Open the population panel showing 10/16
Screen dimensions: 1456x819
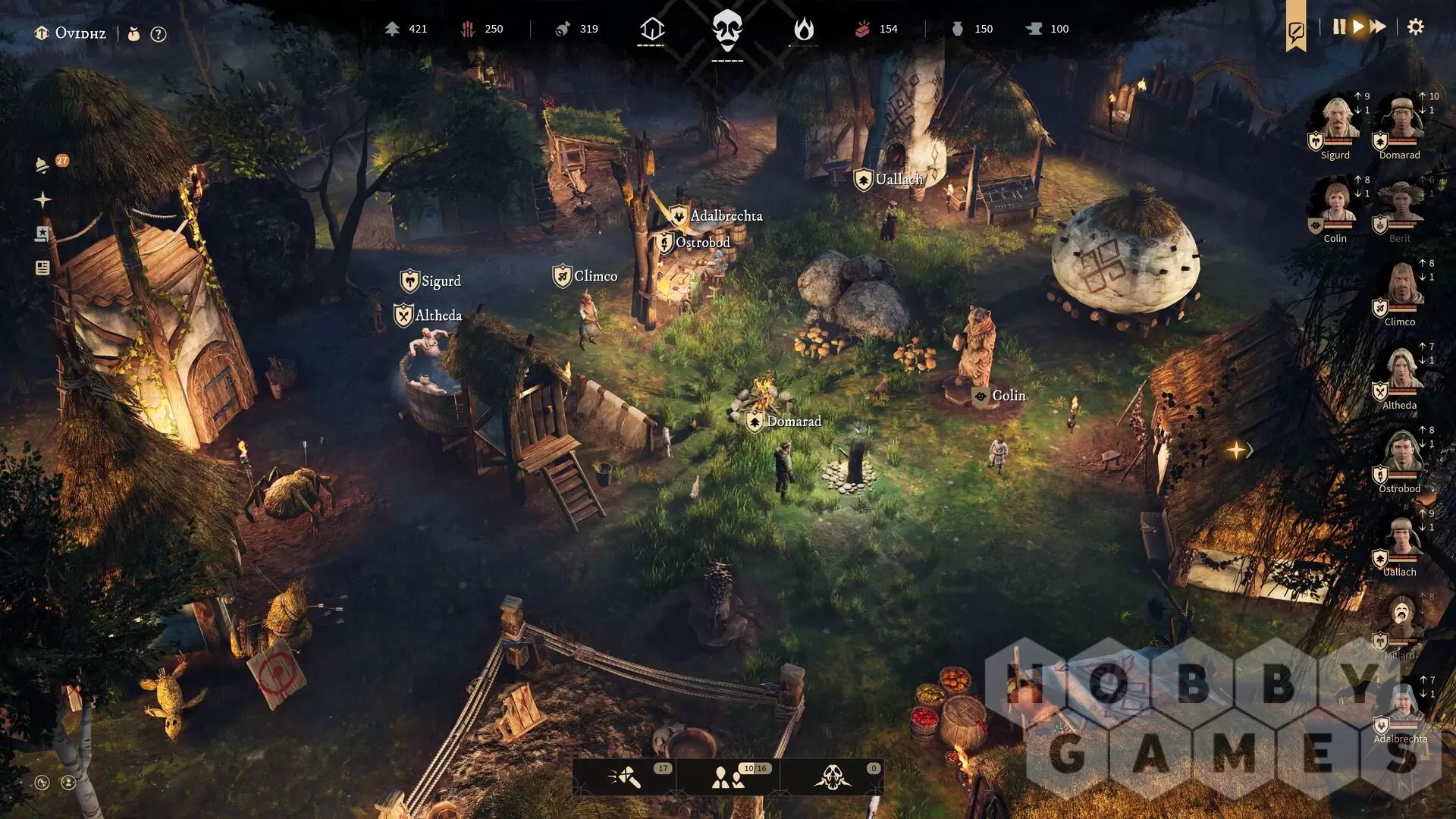pyautogui.click(x=728, y=777)
